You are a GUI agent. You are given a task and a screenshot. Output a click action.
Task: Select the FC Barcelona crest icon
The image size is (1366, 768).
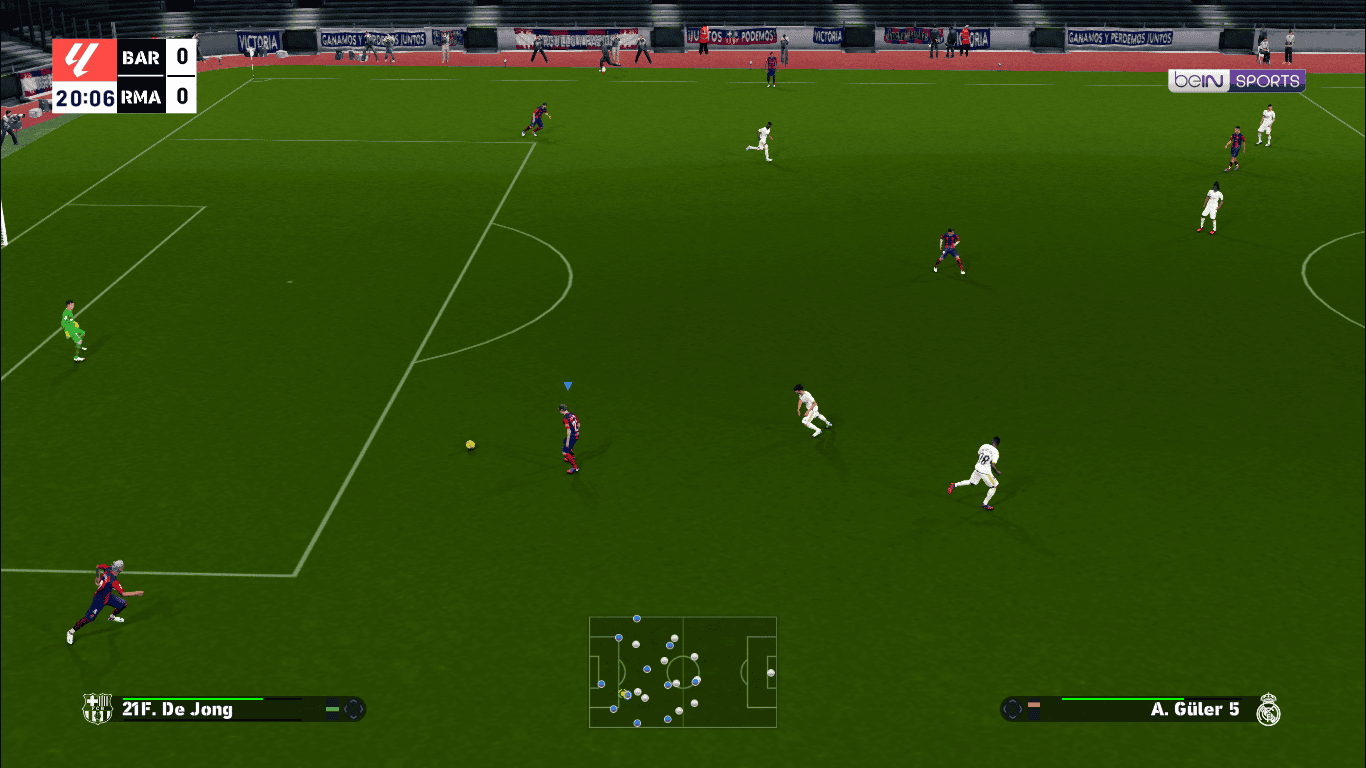point(97,709)
